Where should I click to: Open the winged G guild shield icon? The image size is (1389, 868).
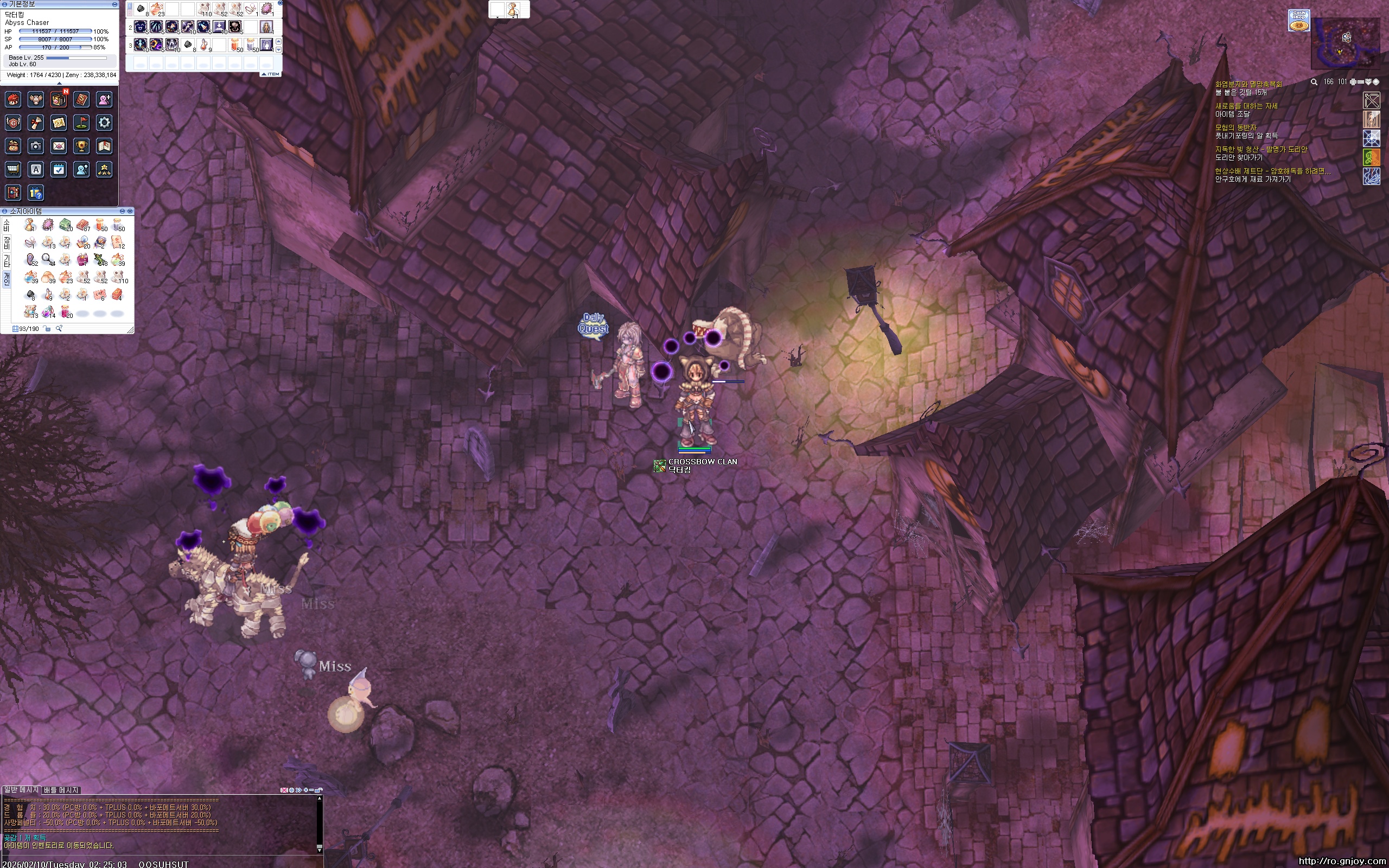pos(12,122)
